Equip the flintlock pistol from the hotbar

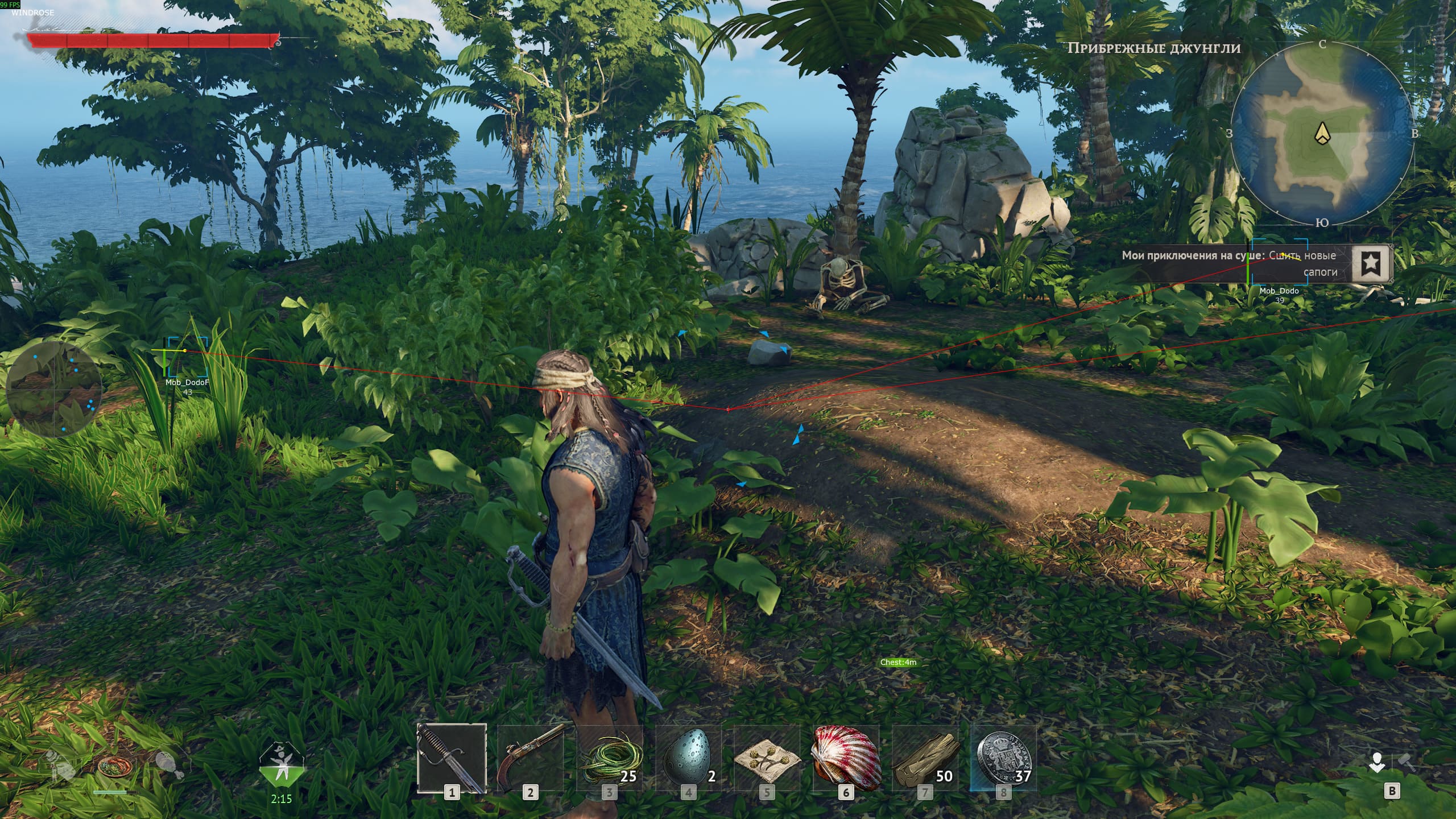pos(530,758)
